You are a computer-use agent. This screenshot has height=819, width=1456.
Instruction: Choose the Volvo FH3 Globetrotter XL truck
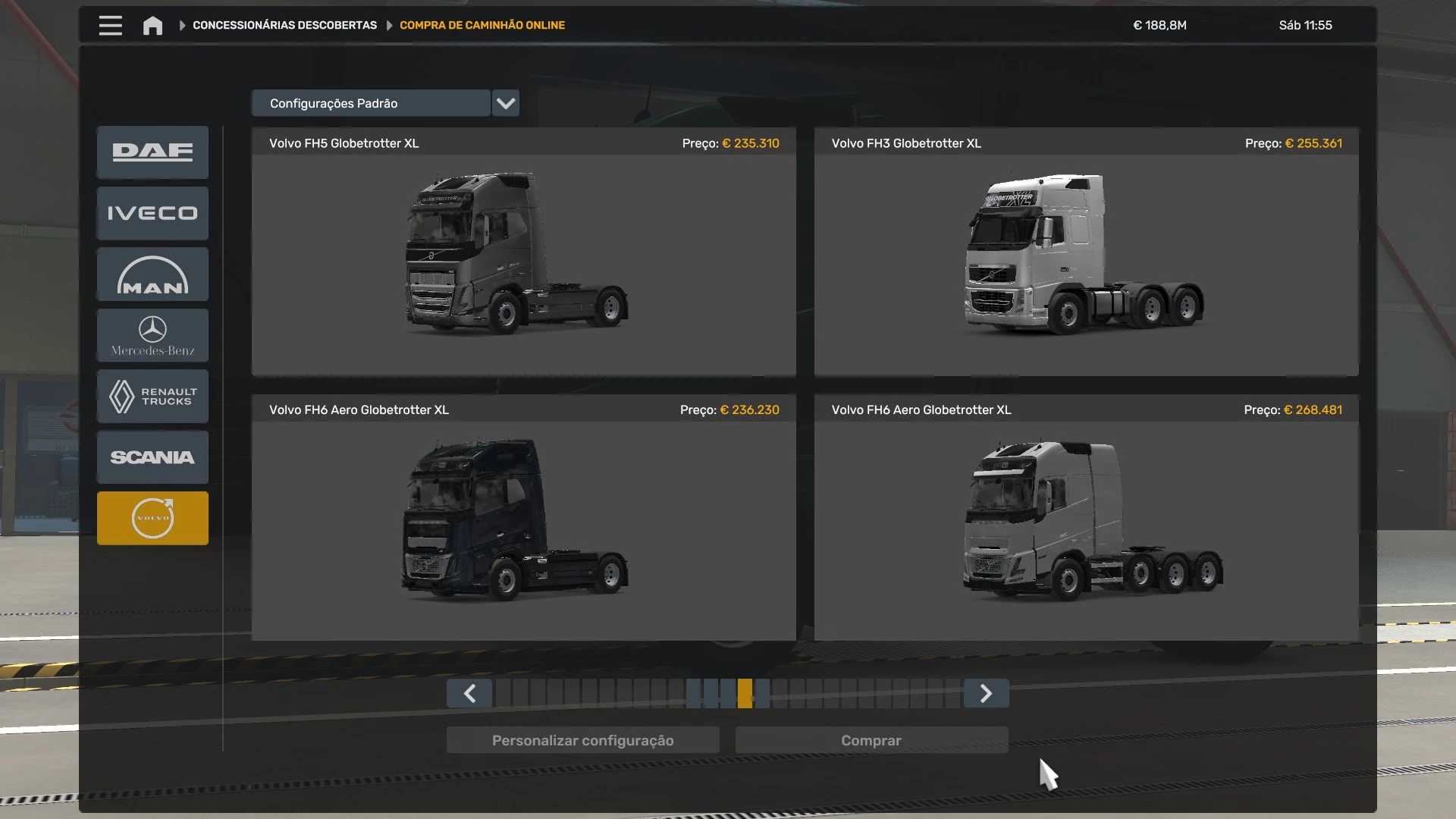click(1086, 254)
